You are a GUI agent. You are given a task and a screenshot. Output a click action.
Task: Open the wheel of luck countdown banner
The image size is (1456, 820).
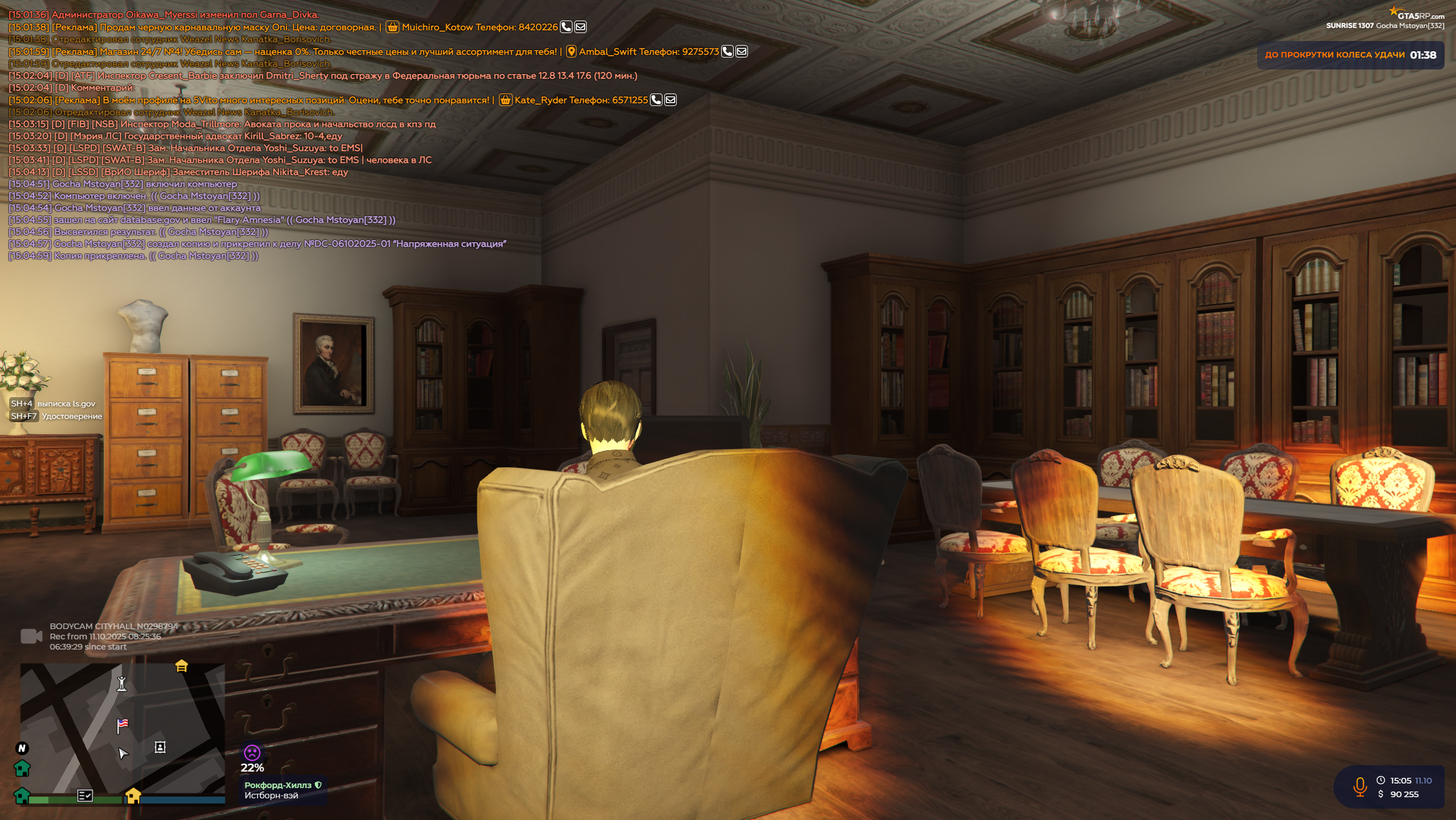point(1350,55)
